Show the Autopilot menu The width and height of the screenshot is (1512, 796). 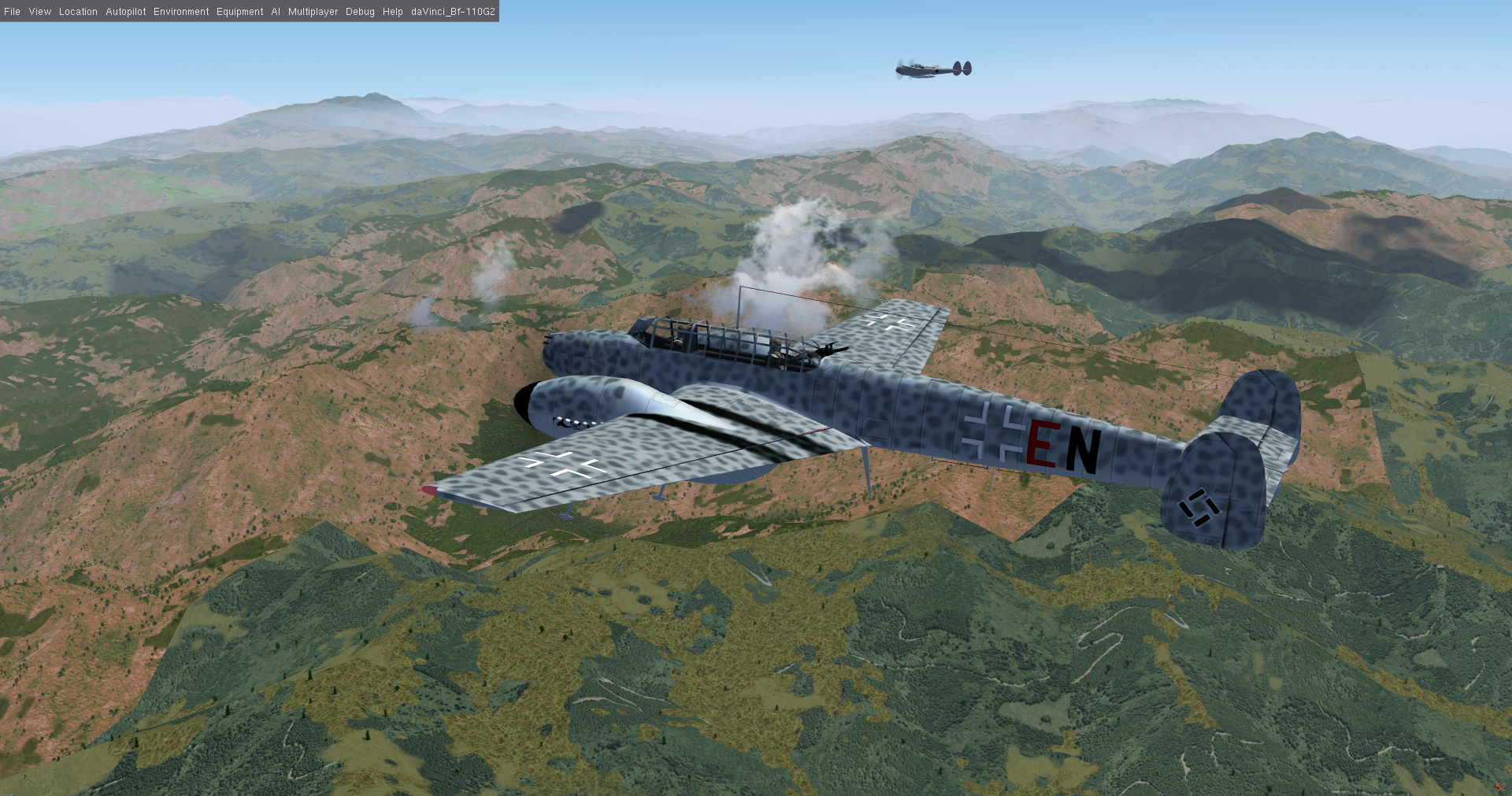(126, 12)
